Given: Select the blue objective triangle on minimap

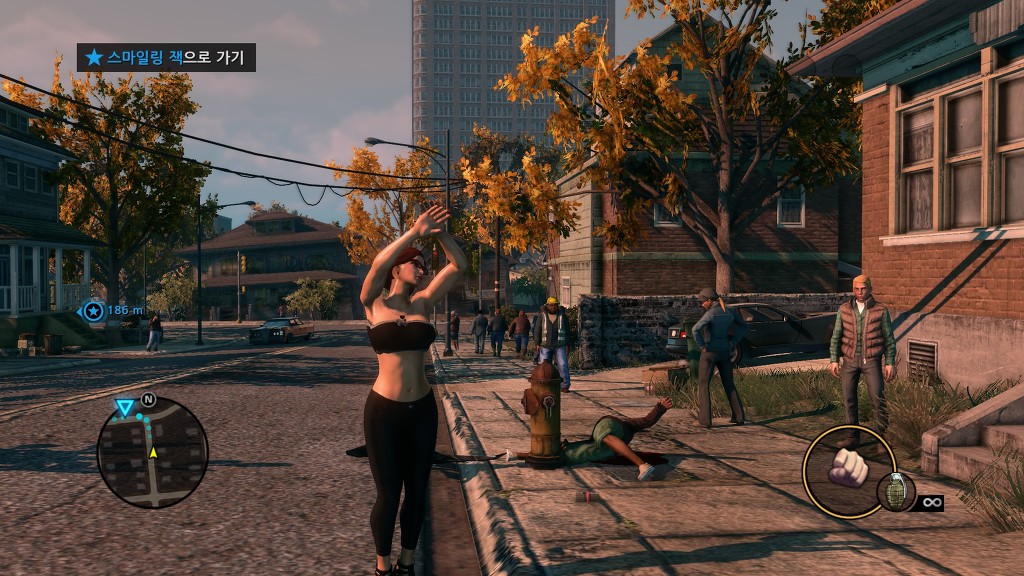Looking at the screenshot, I should [x=124, y=407].
